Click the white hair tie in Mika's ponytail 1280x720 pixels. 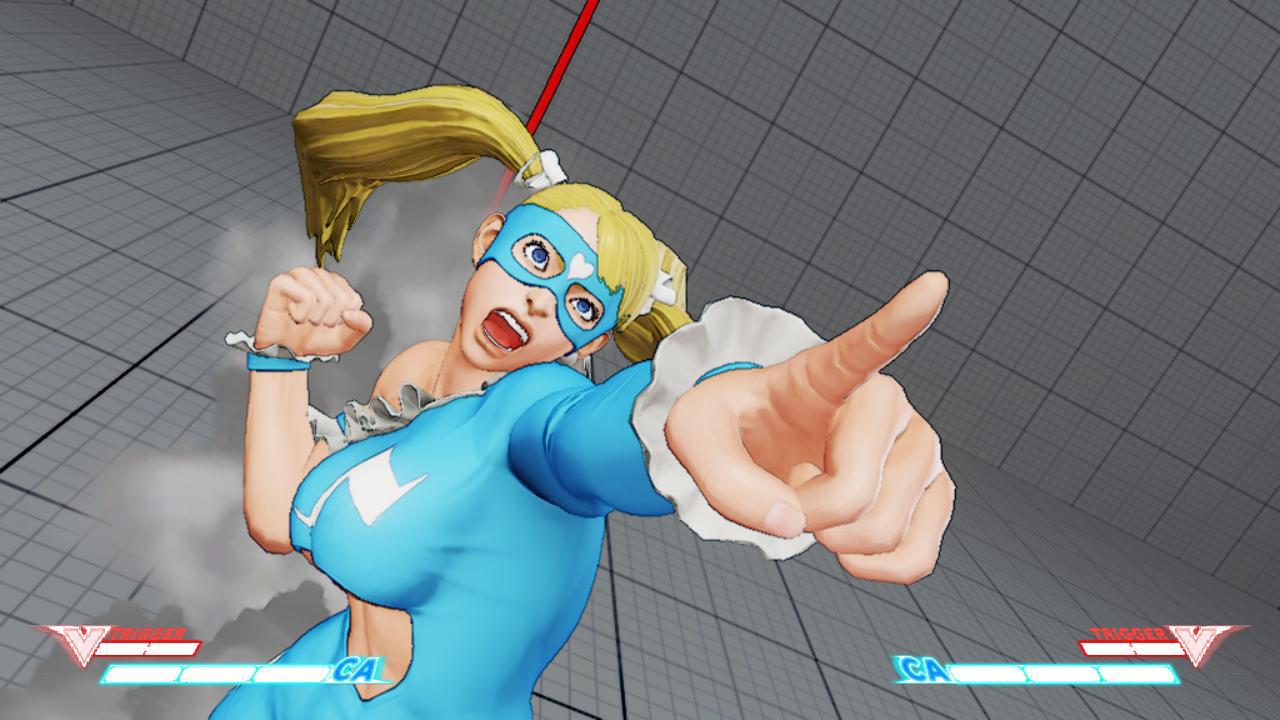pyautogui.click(x=543, y=165)
